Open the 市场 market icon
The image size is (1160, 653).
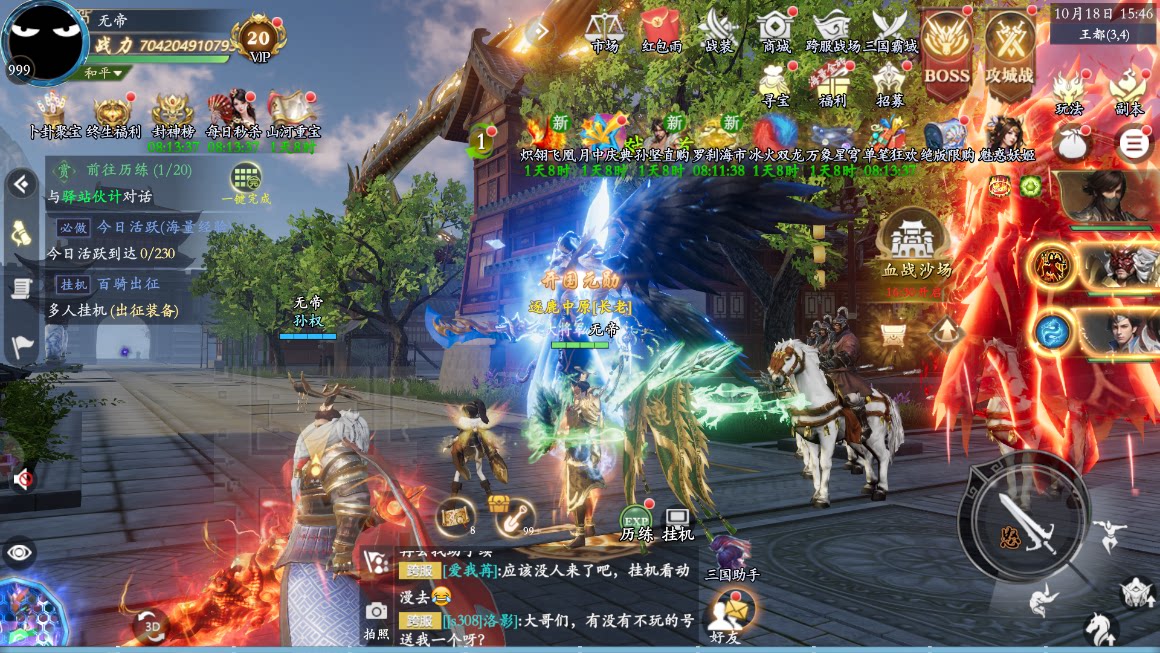click(604, 28)
